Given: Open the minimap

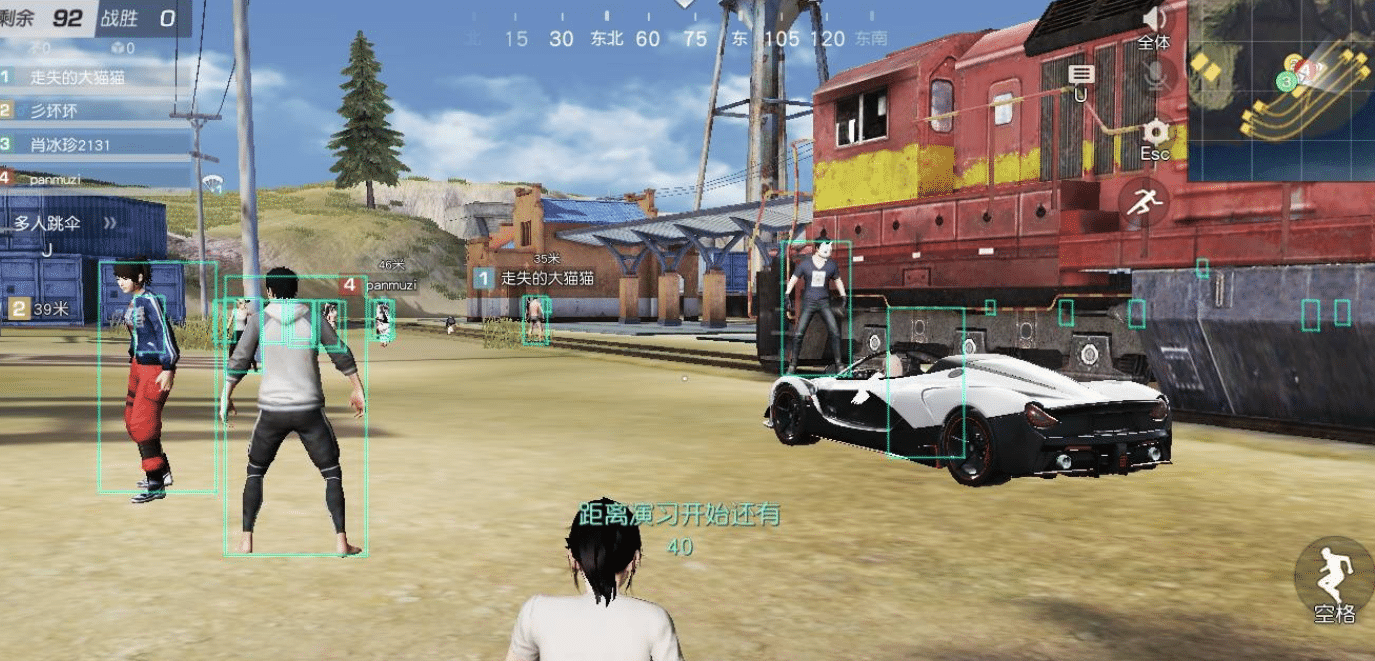Looking at the screenshot, I should (x=1280, y=72).
